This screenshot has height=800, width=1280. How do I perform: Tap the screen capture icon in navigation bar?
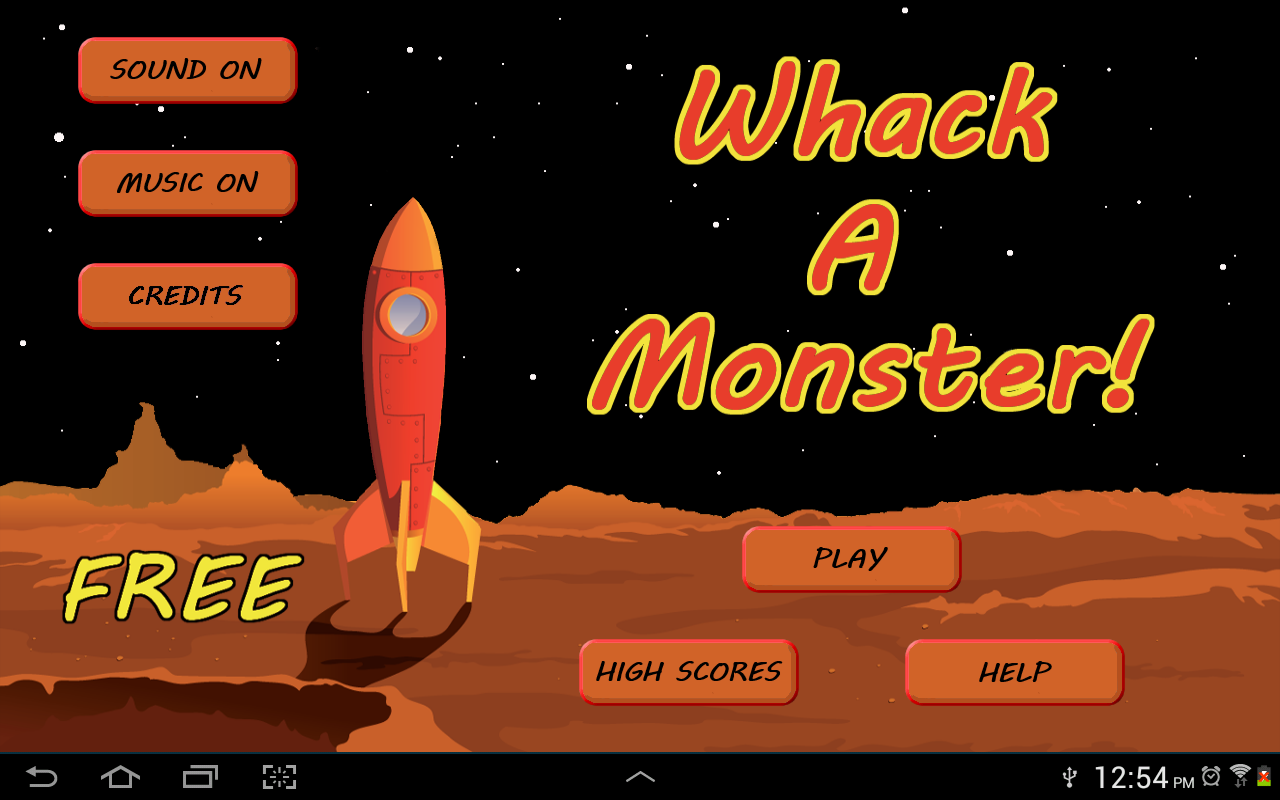(x=279, y=777)
